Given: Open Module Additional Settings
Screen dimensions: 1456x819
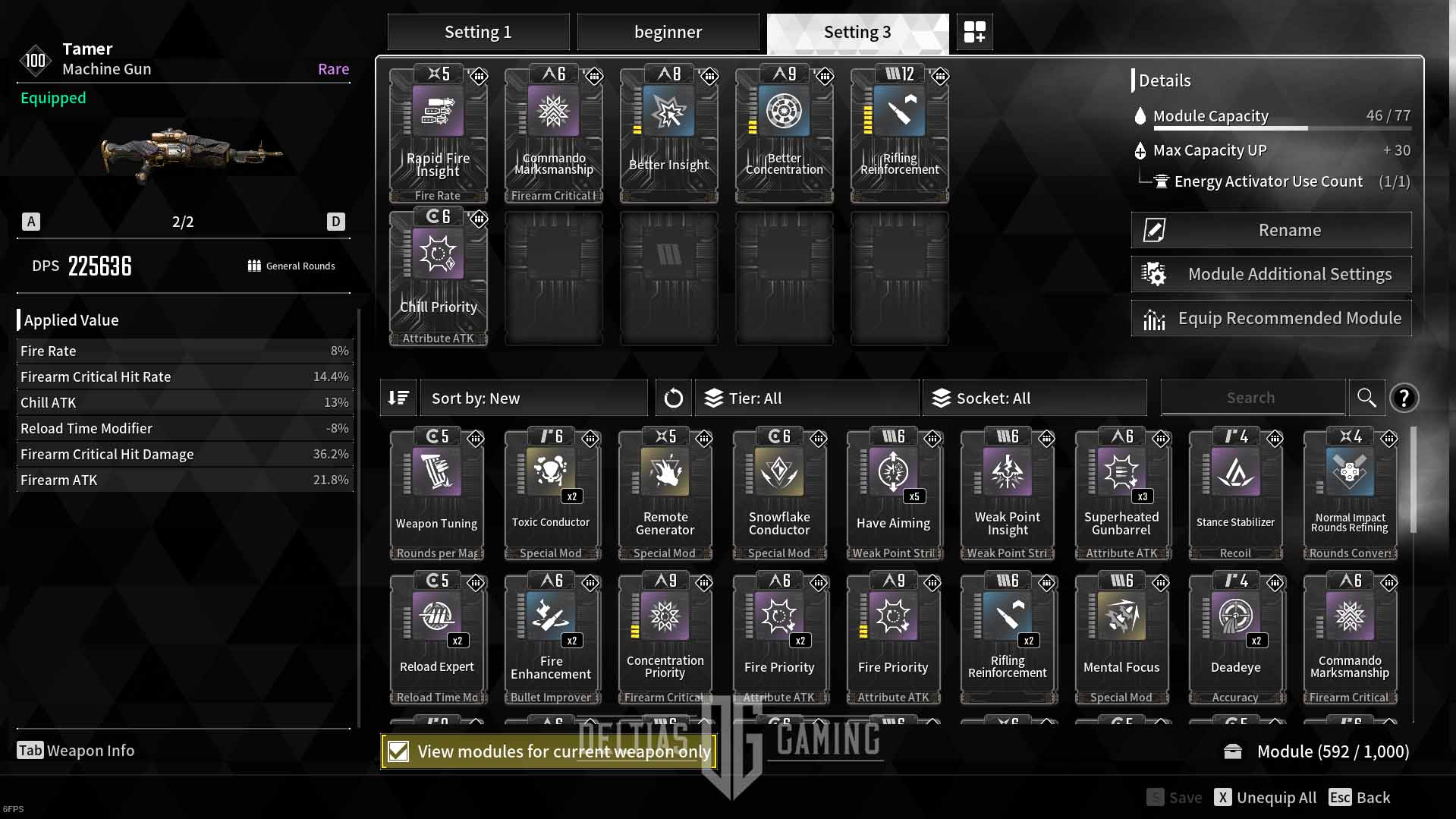Looking at the screenshot, I should pyautogui.click(x=1271, y=274).
